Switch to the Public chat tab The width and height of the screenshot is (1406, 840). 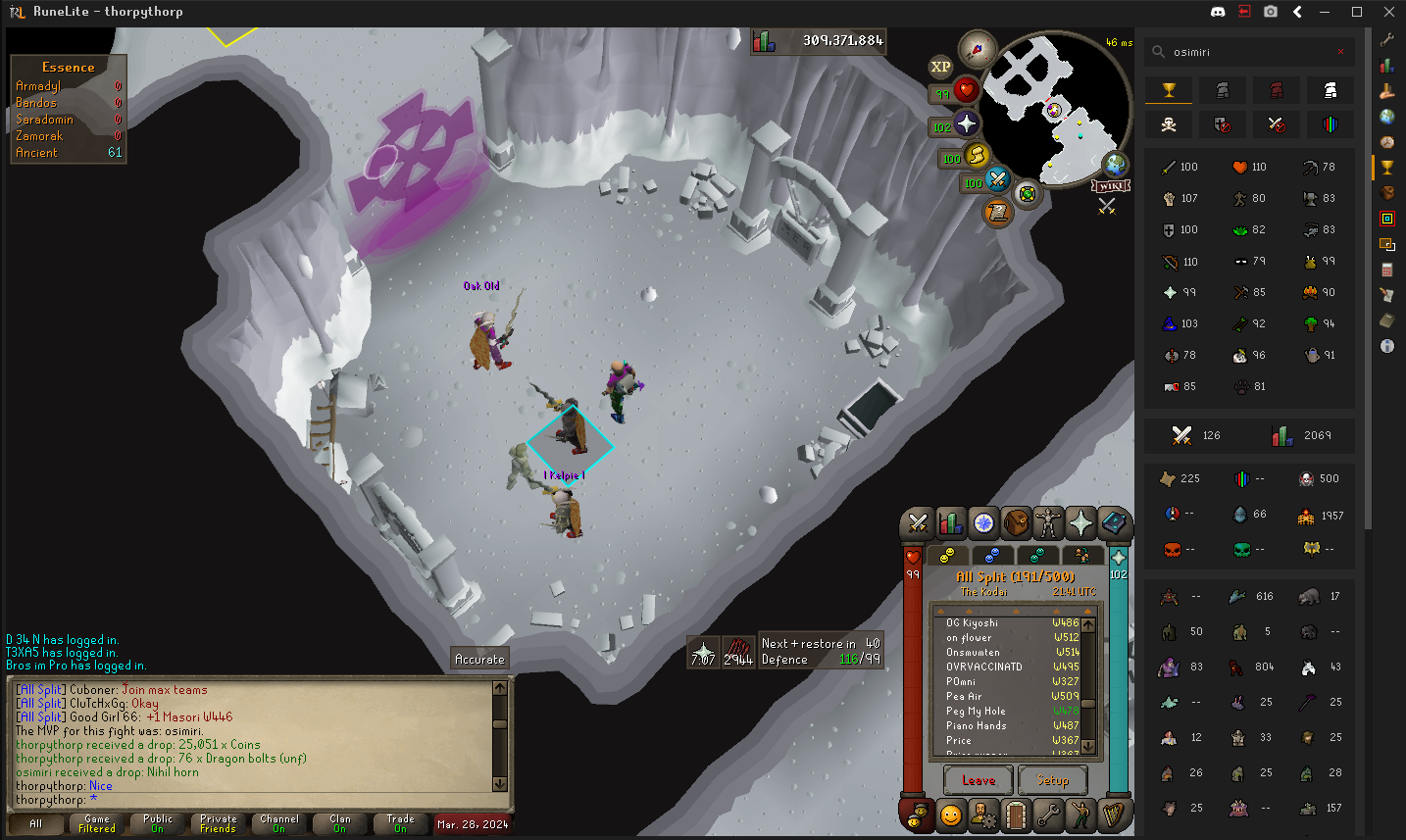(158, 823)
